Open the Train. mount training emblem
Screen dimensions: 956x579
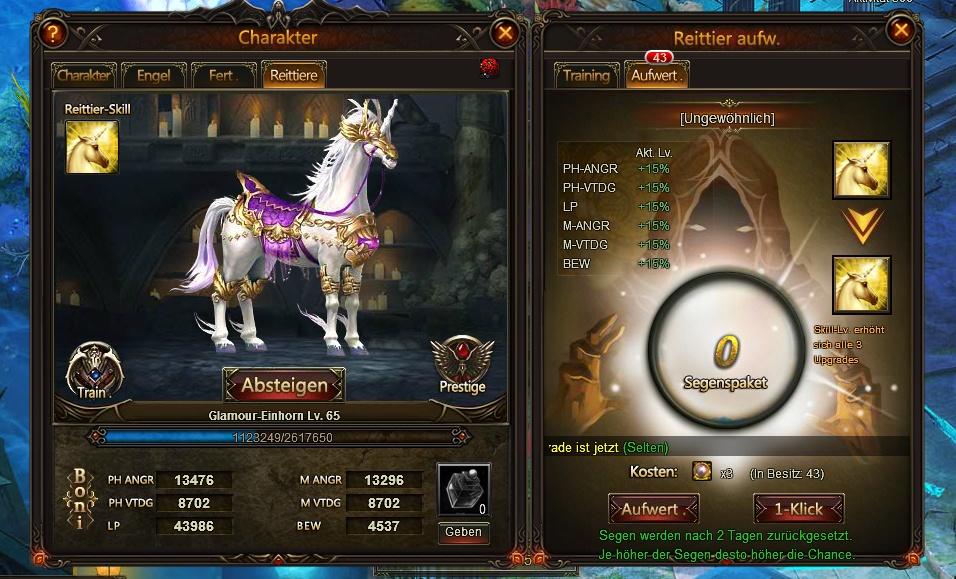click(x=93, y=370)
